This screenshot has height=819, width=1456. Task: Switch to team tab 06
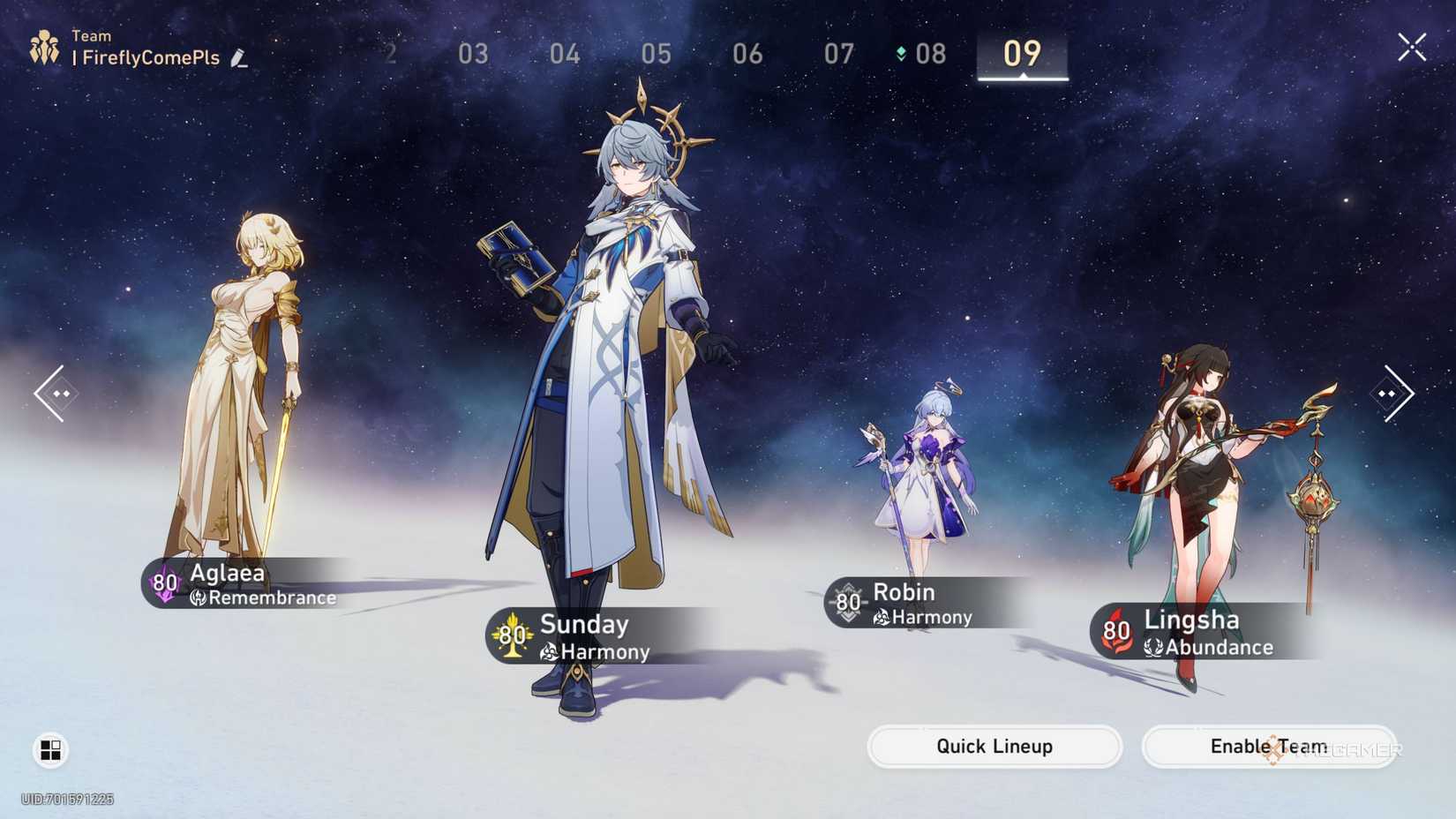[747, 54]
